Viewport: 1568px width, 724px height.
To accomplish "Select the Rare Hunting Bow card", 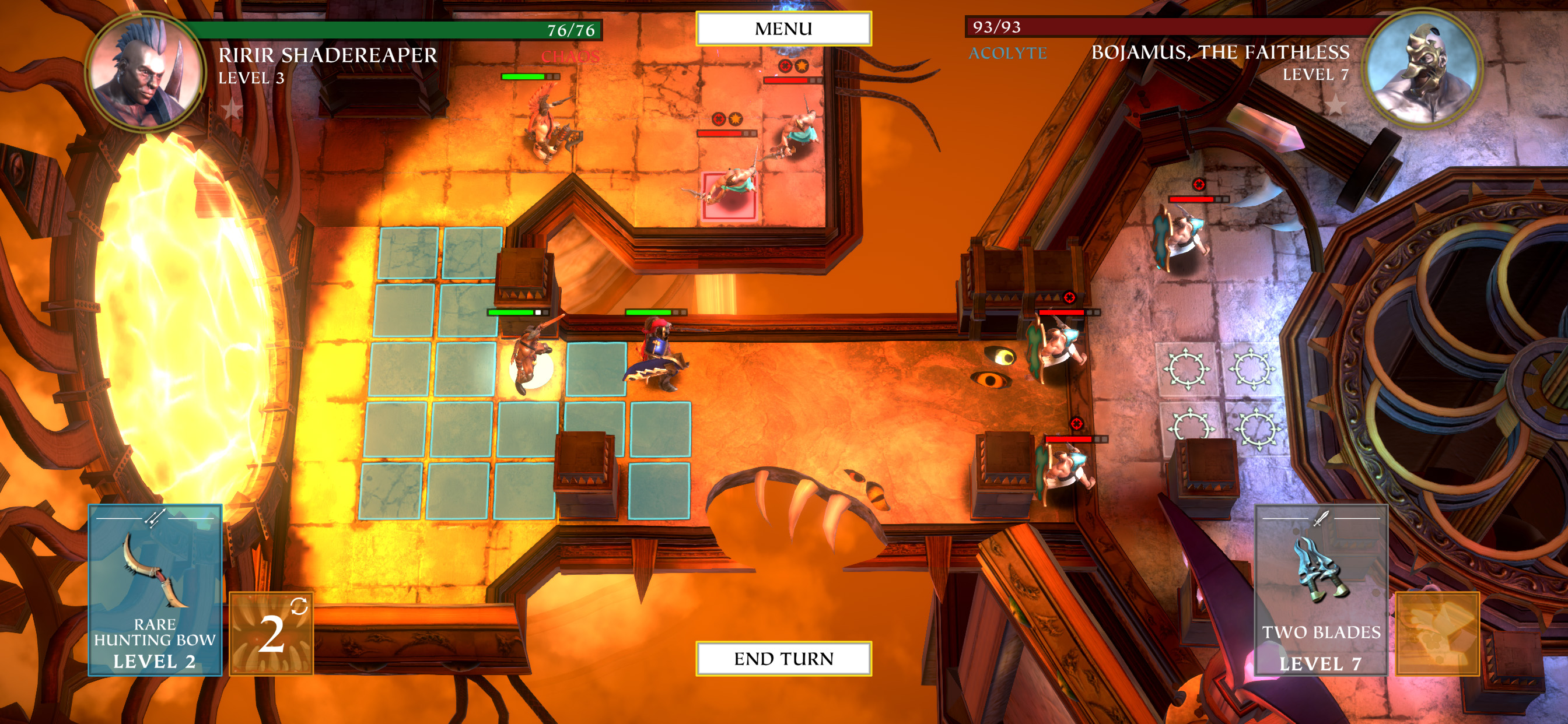I will [155, 589].
